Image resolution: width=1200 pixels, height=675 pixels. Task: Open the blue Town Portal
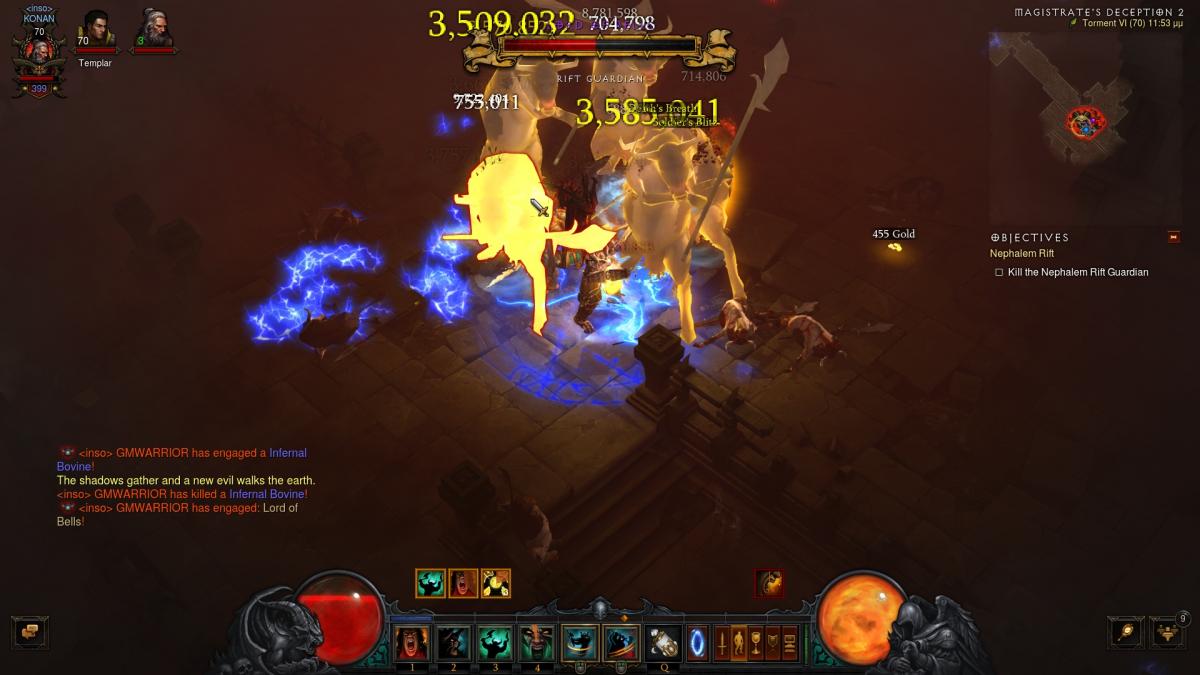tap(697, 641)
